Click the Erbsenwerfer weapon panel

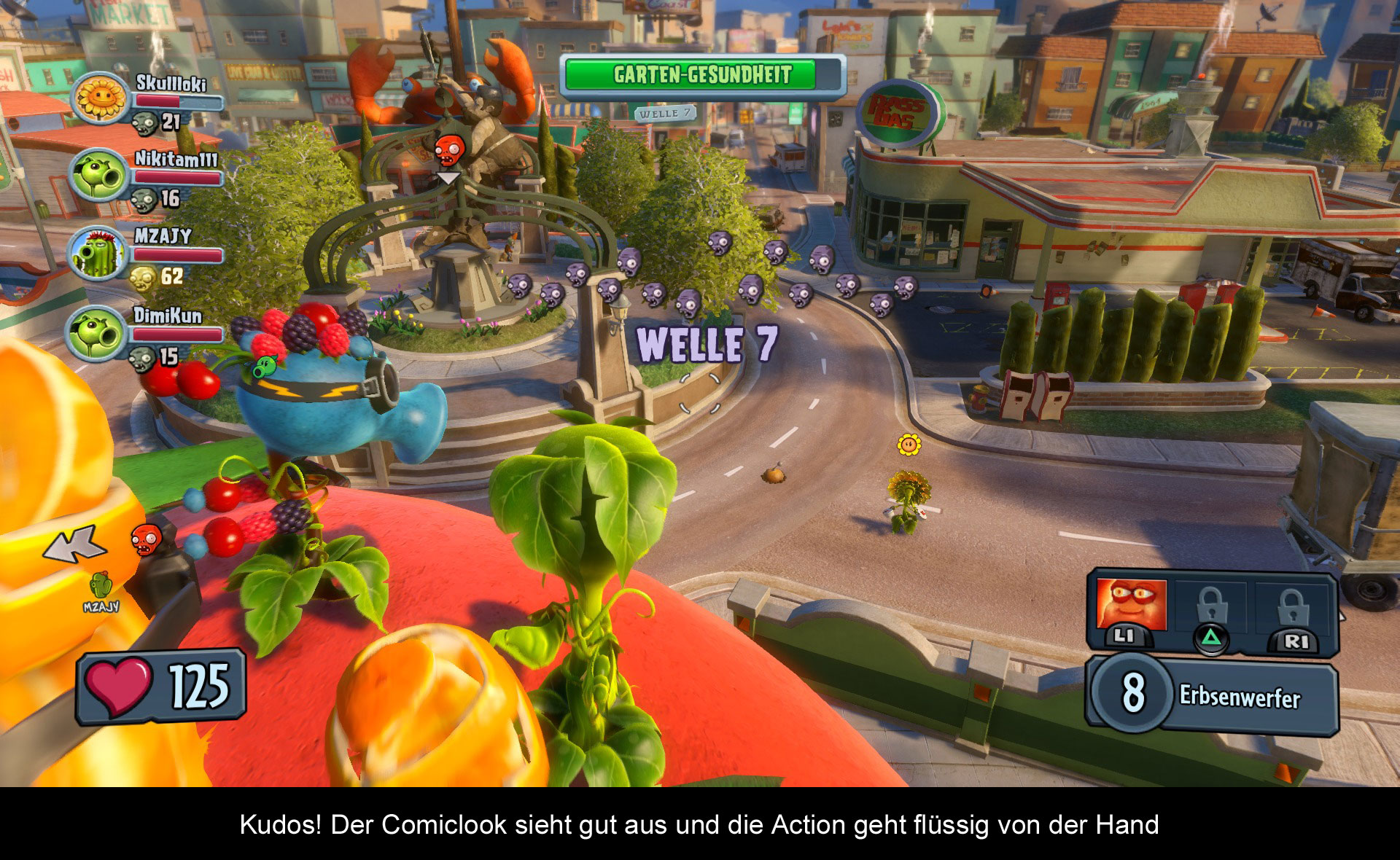(x=1213, y=695)
